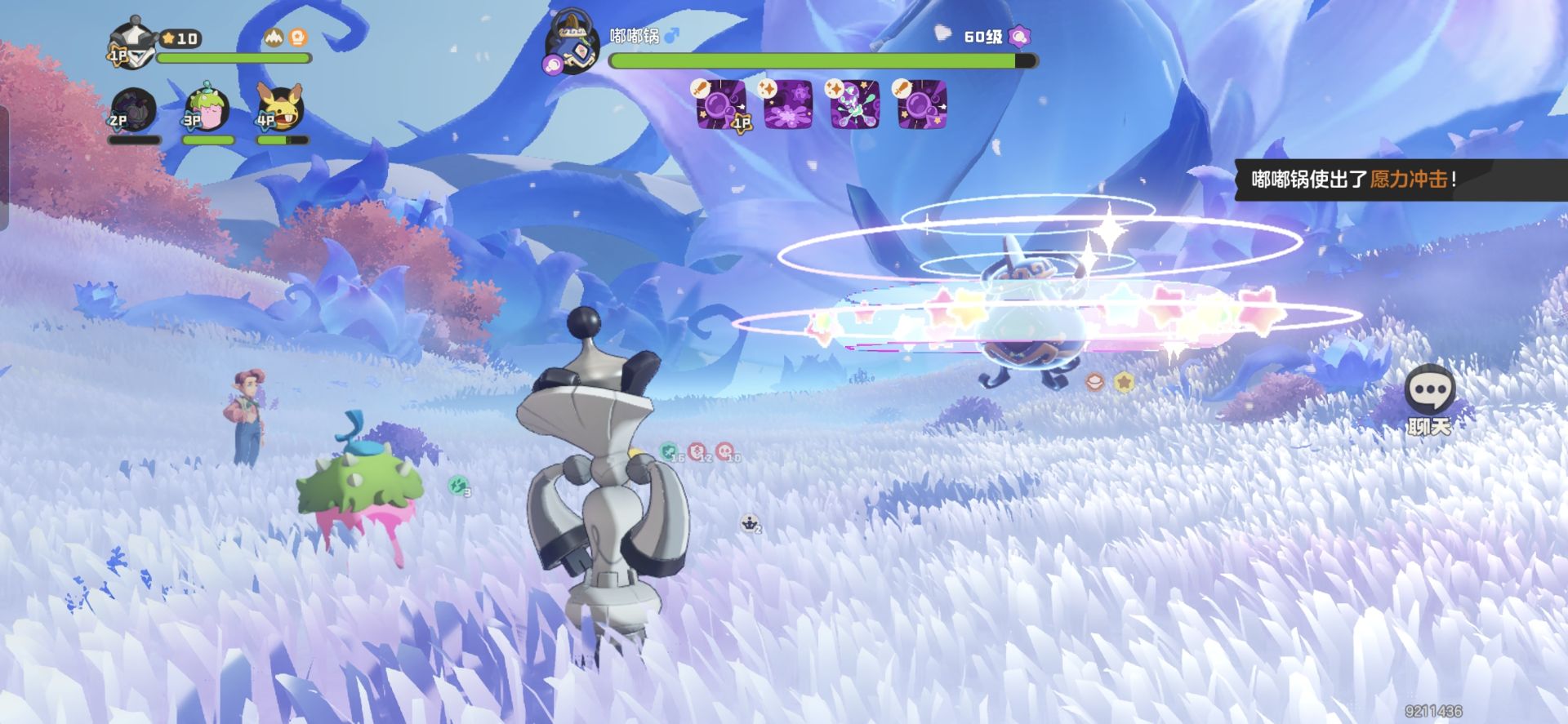Image resolution: width=1568 pixels, height=724 pixels.
Task: Tap the mountain status icon above 1P health
Action: click(274, 38)
